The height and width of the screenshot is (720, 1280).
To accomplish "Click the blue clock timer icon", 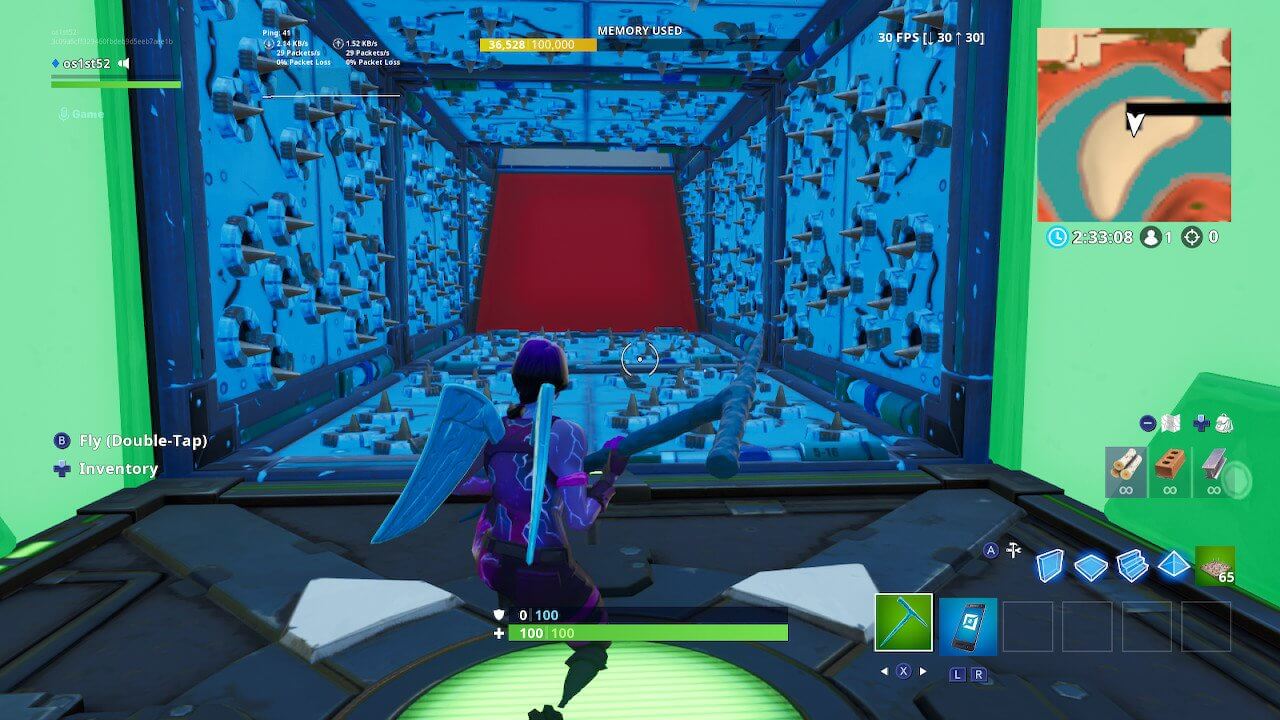I will point(1057,237).
